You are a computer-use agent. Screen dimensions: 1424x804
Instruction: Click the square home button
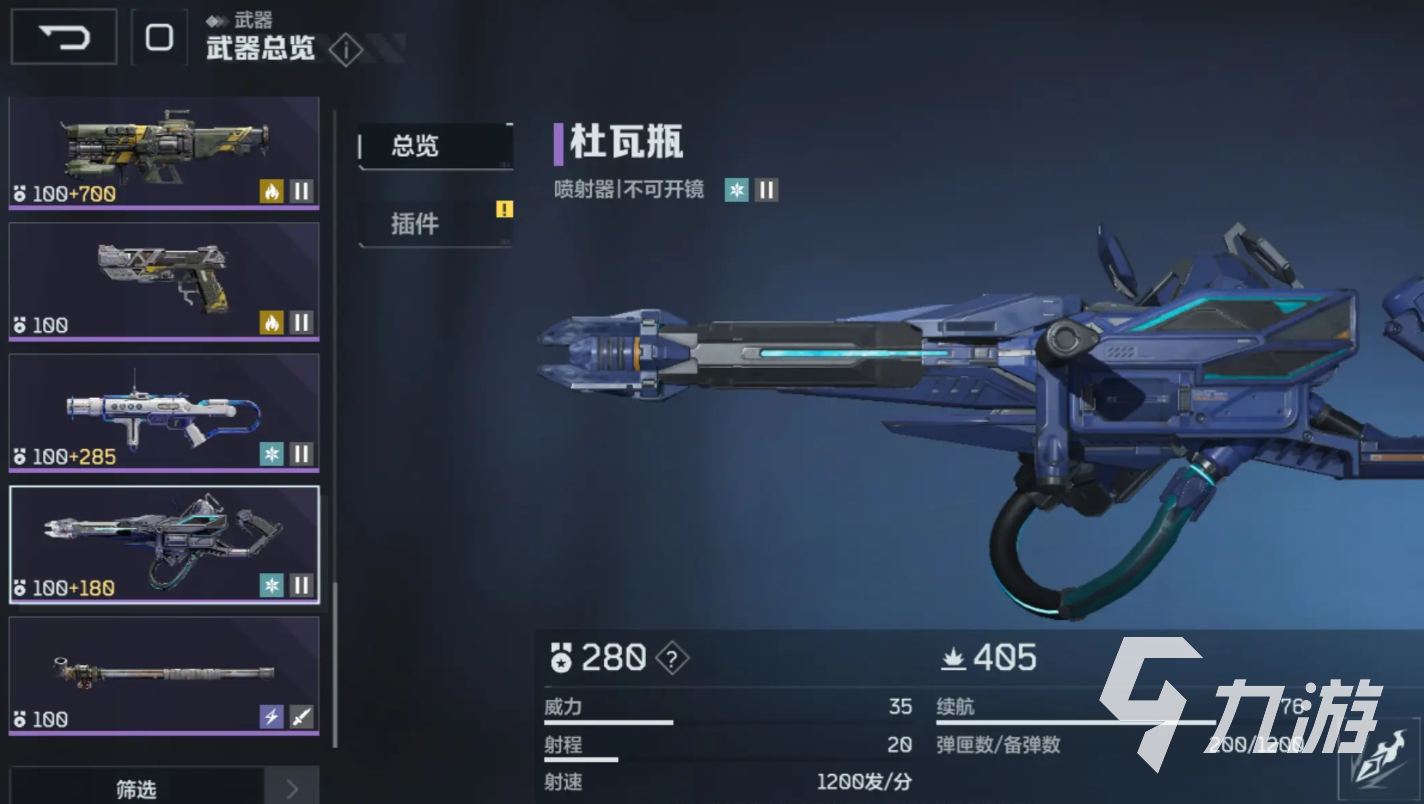coord(159,38)
